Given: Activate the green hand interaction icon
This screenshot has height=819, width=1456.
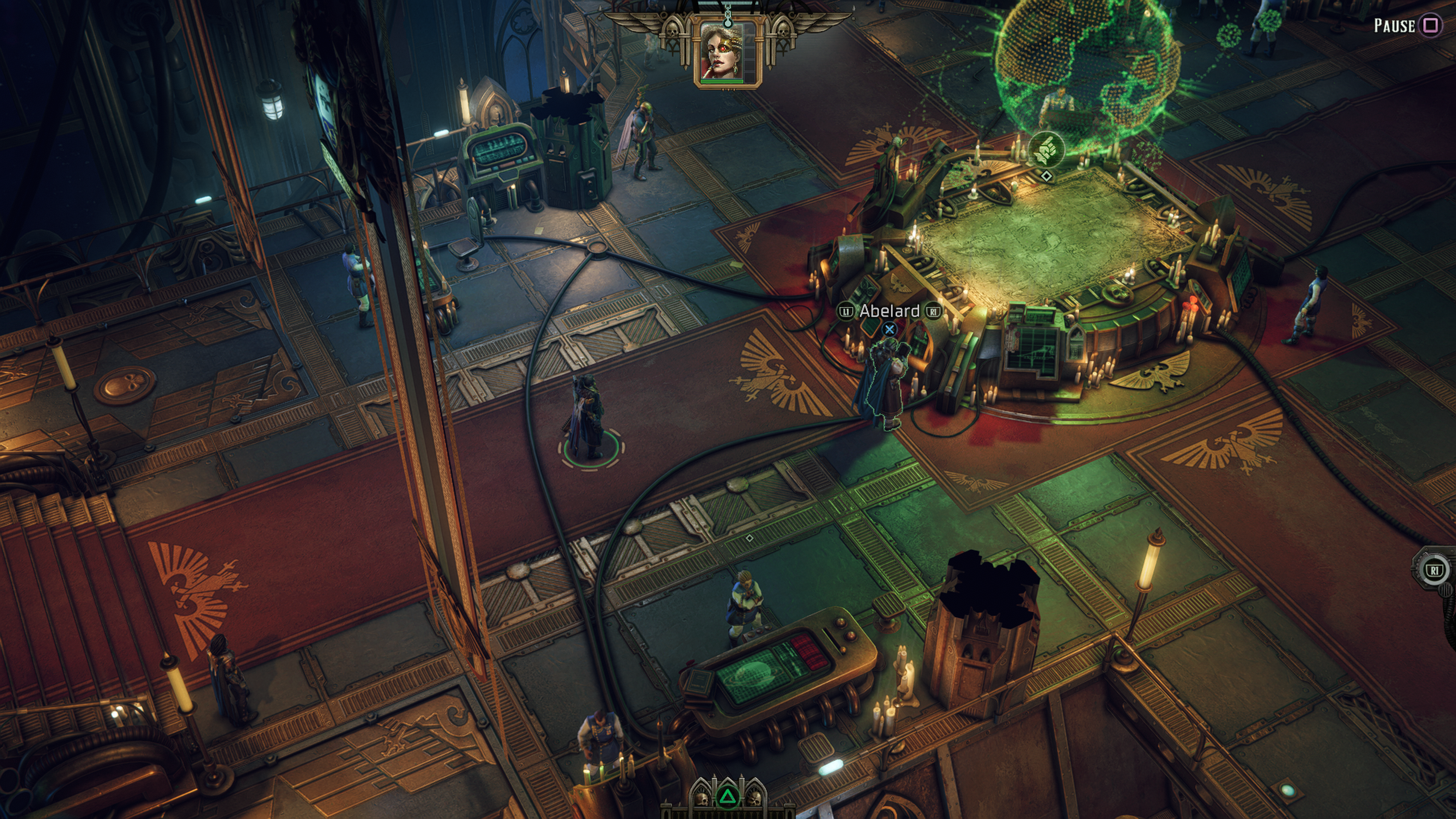Looking at the screenshot, I should coord(1046,149).
